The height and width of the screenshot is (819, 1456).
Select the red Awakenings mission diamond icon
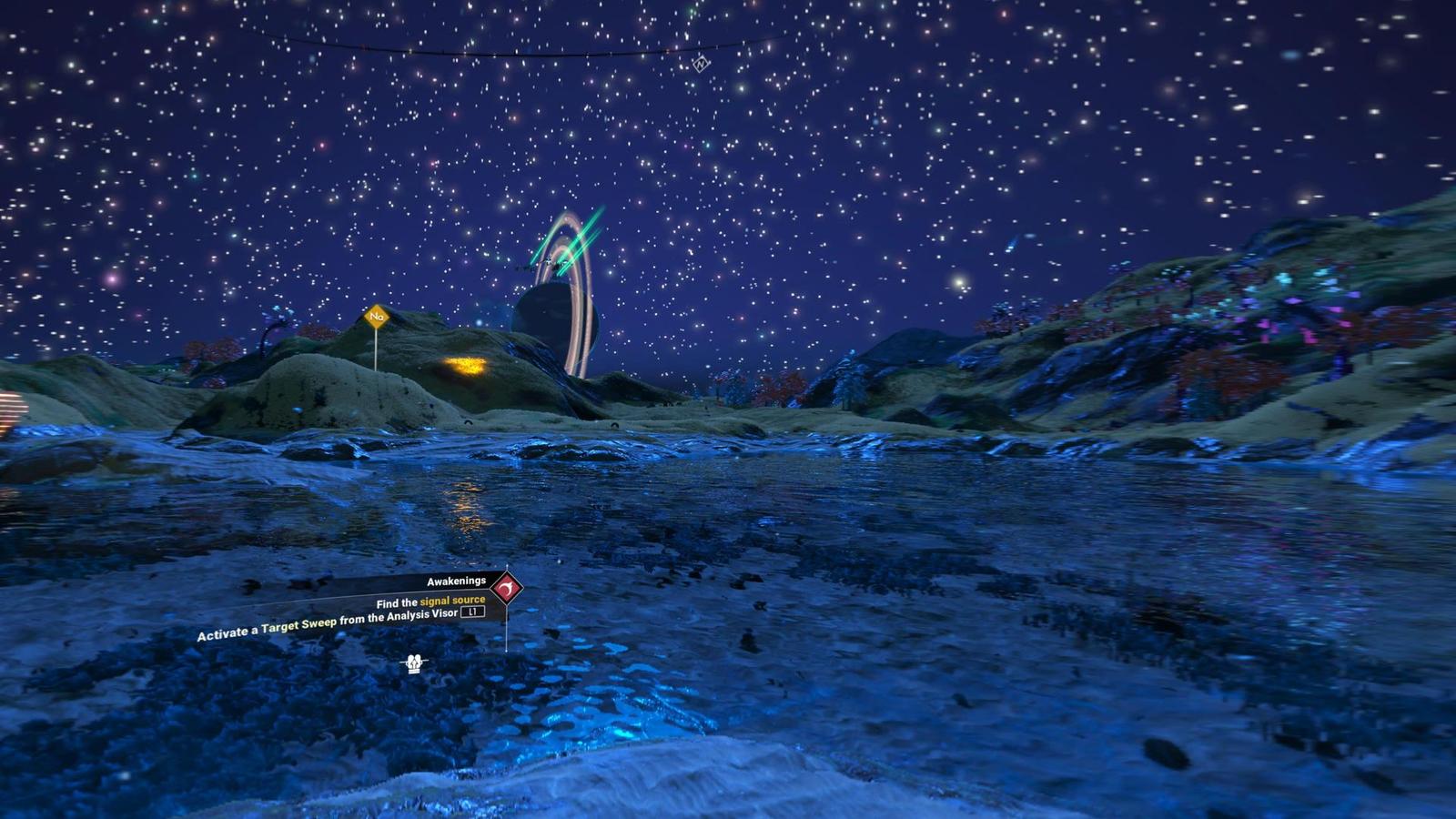tap(506, 590)
